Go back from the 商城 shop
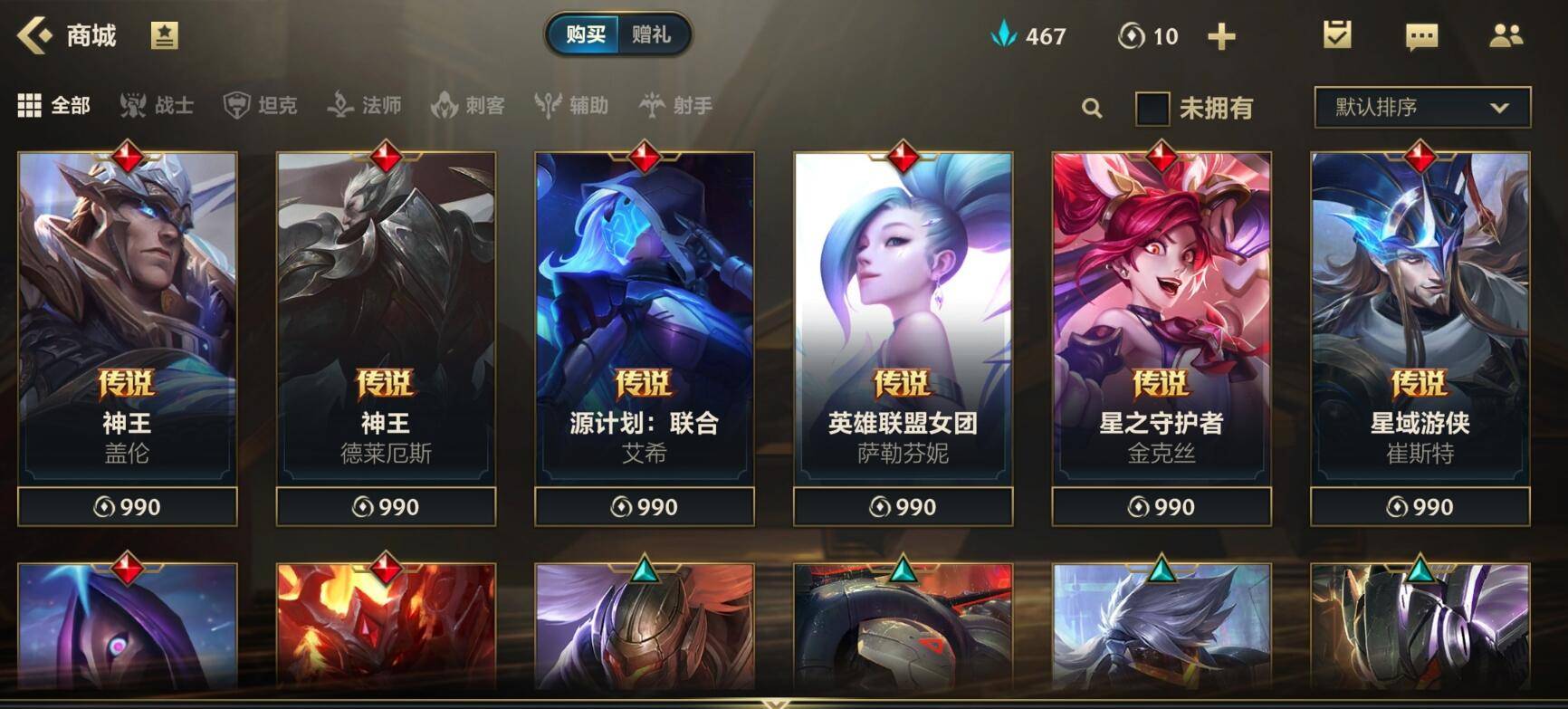The image size is (1568, 709). click(35, 36)
